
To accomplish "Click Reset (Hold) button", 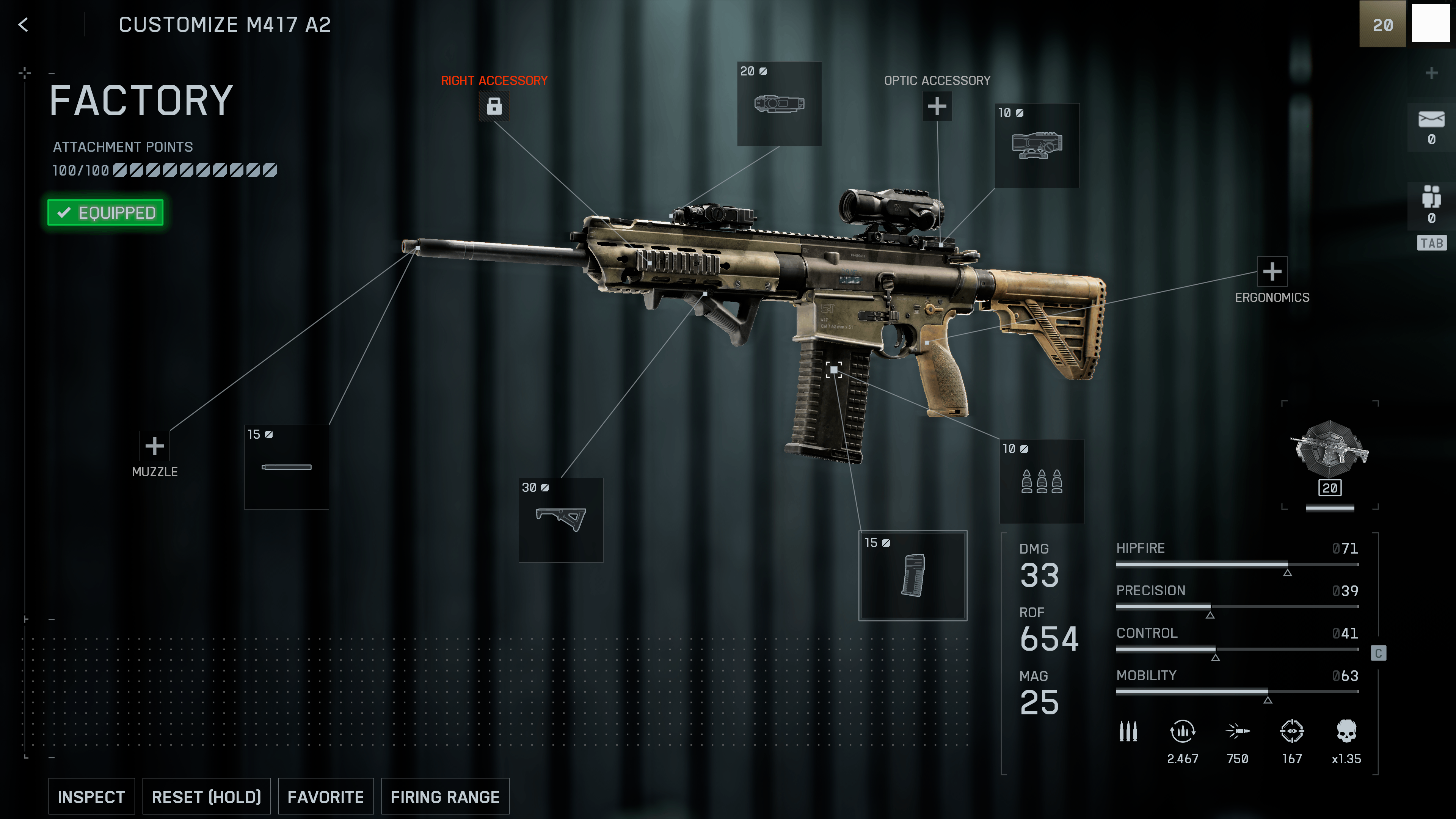I will click(x=206, y=796).
